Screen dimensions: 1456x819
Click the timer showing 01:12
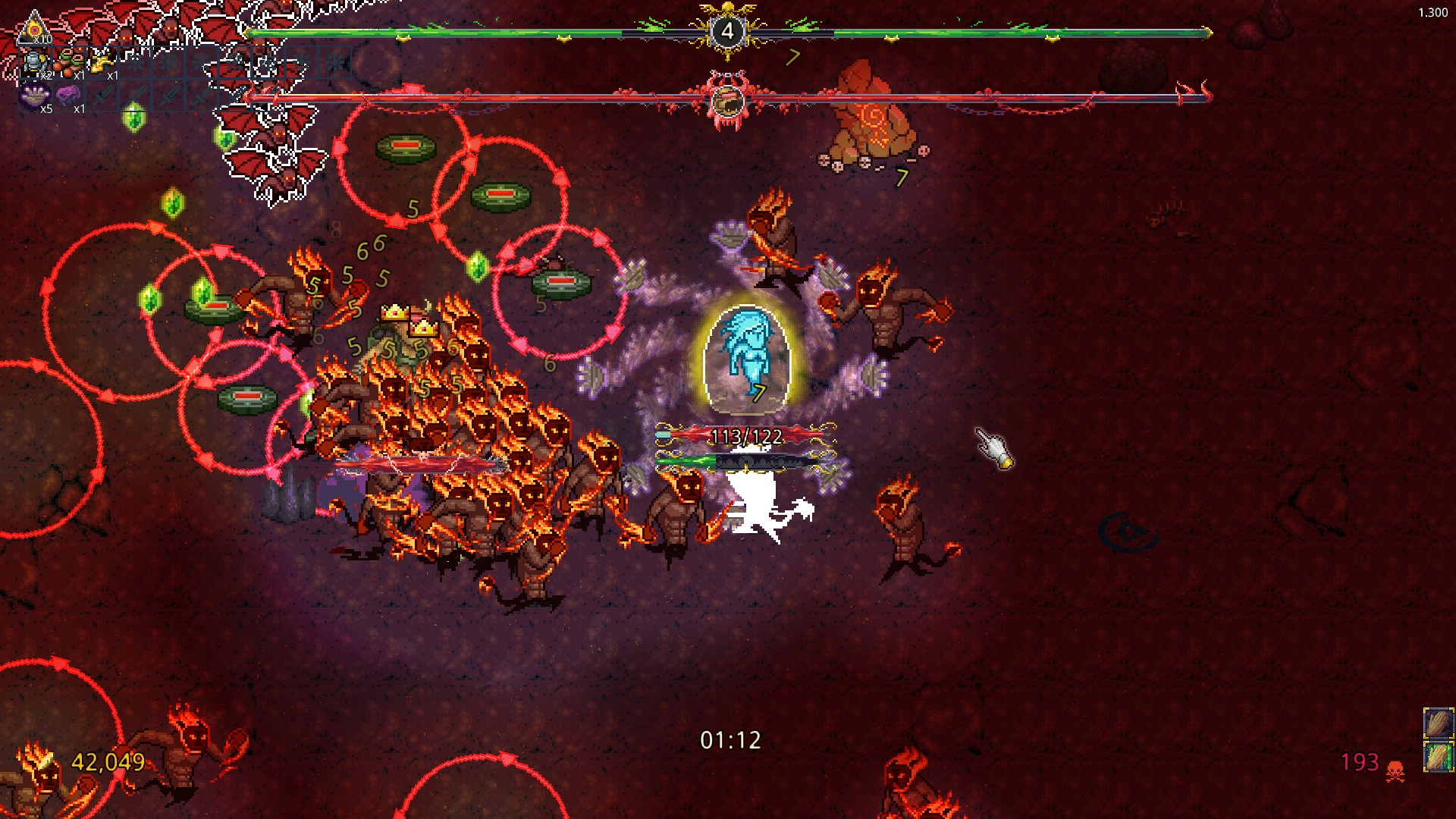tap(730, 739)
